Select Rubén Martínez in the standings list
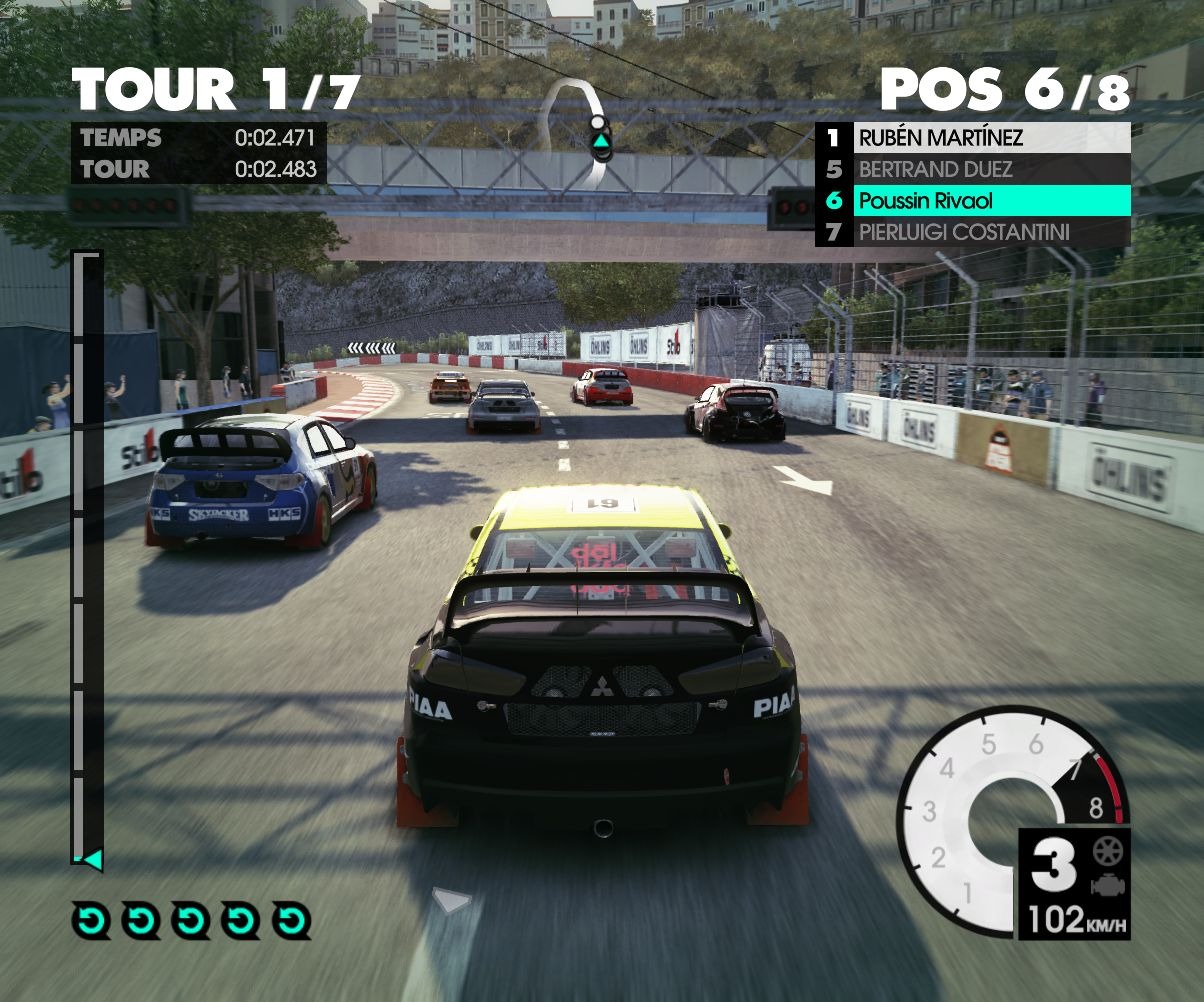Image resolution: width=1204 pixels, height=1002 pixels. 973,138
